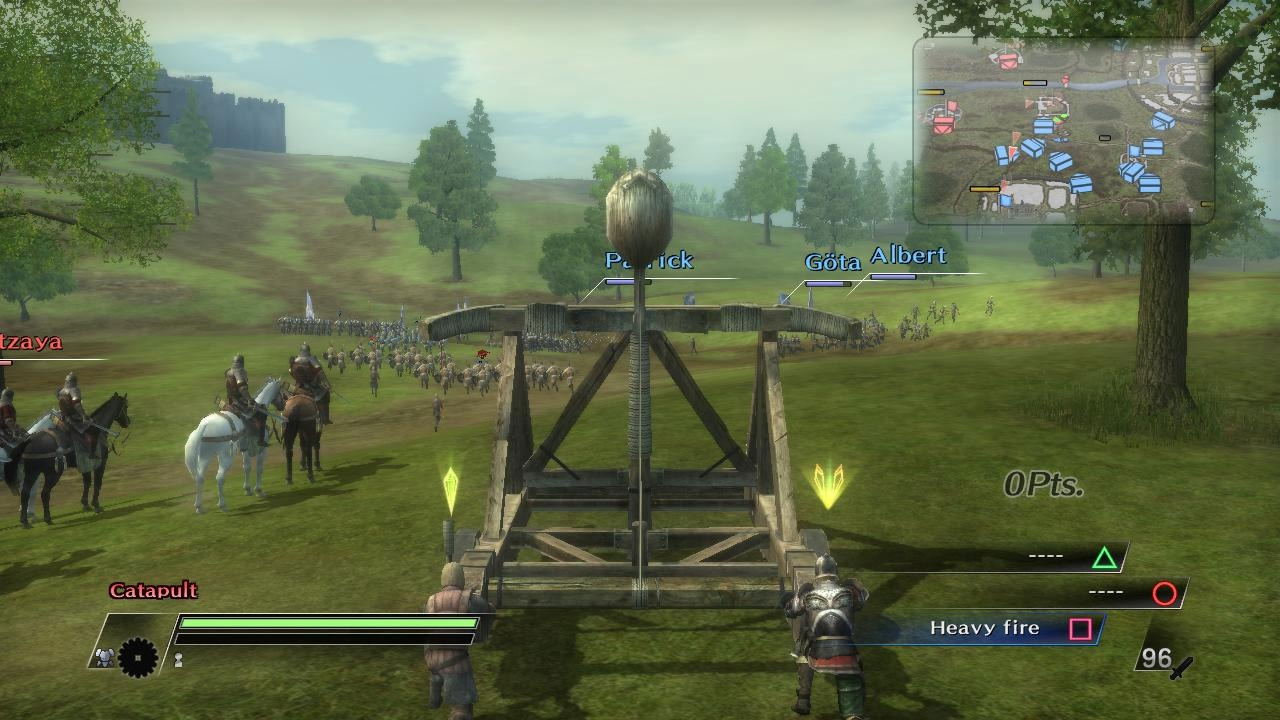Click the Catapult unit gear icon
Viewport: 1280px width, 720px height.
pos(138,657)
